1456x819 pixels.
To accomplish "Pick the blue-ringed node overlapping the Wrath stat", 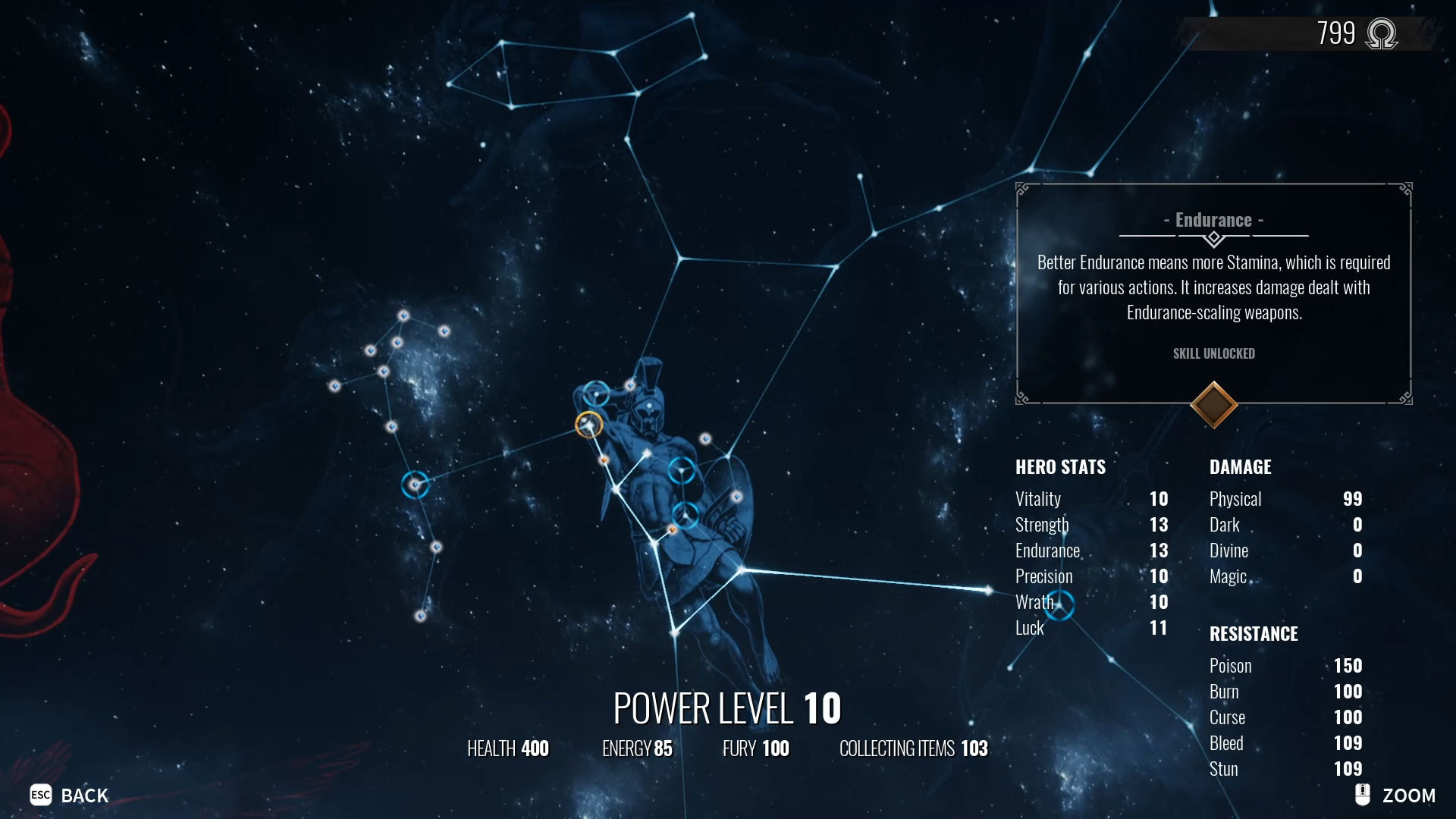I will pos(1059,605).
